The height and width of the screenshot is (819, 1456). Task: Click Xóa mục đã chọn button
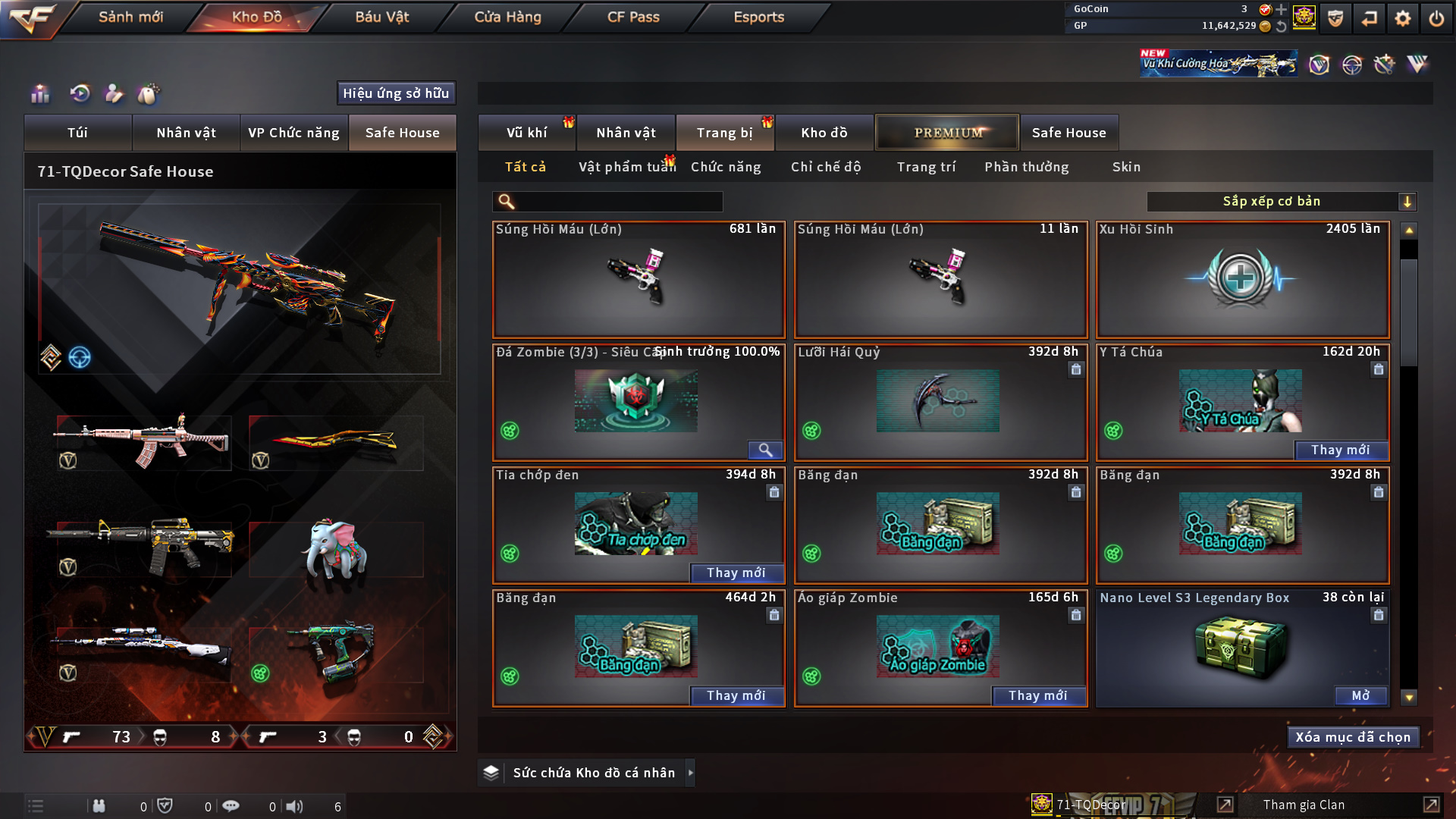point(1352,737)
